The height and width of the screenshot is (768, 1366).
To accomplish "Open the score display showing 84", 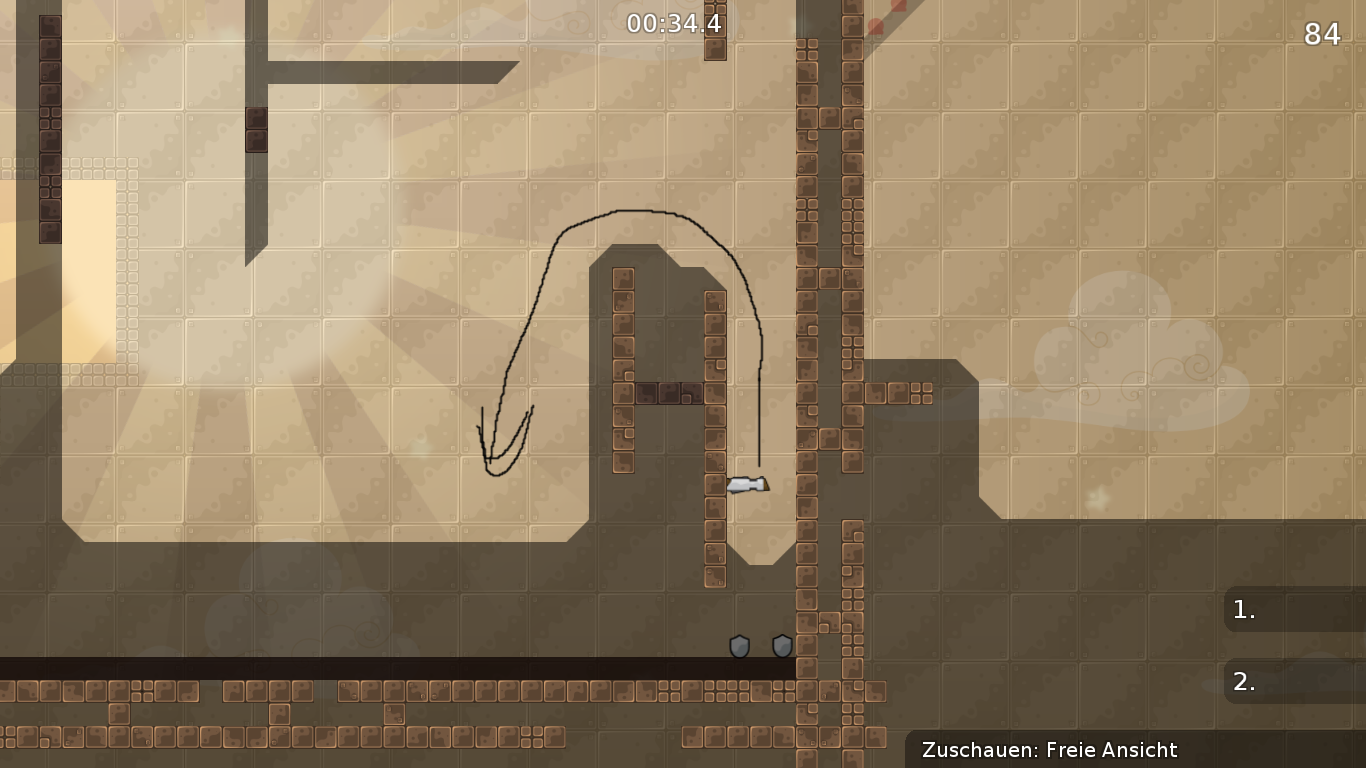I will pyautogui.click(x=1323, y=35).
